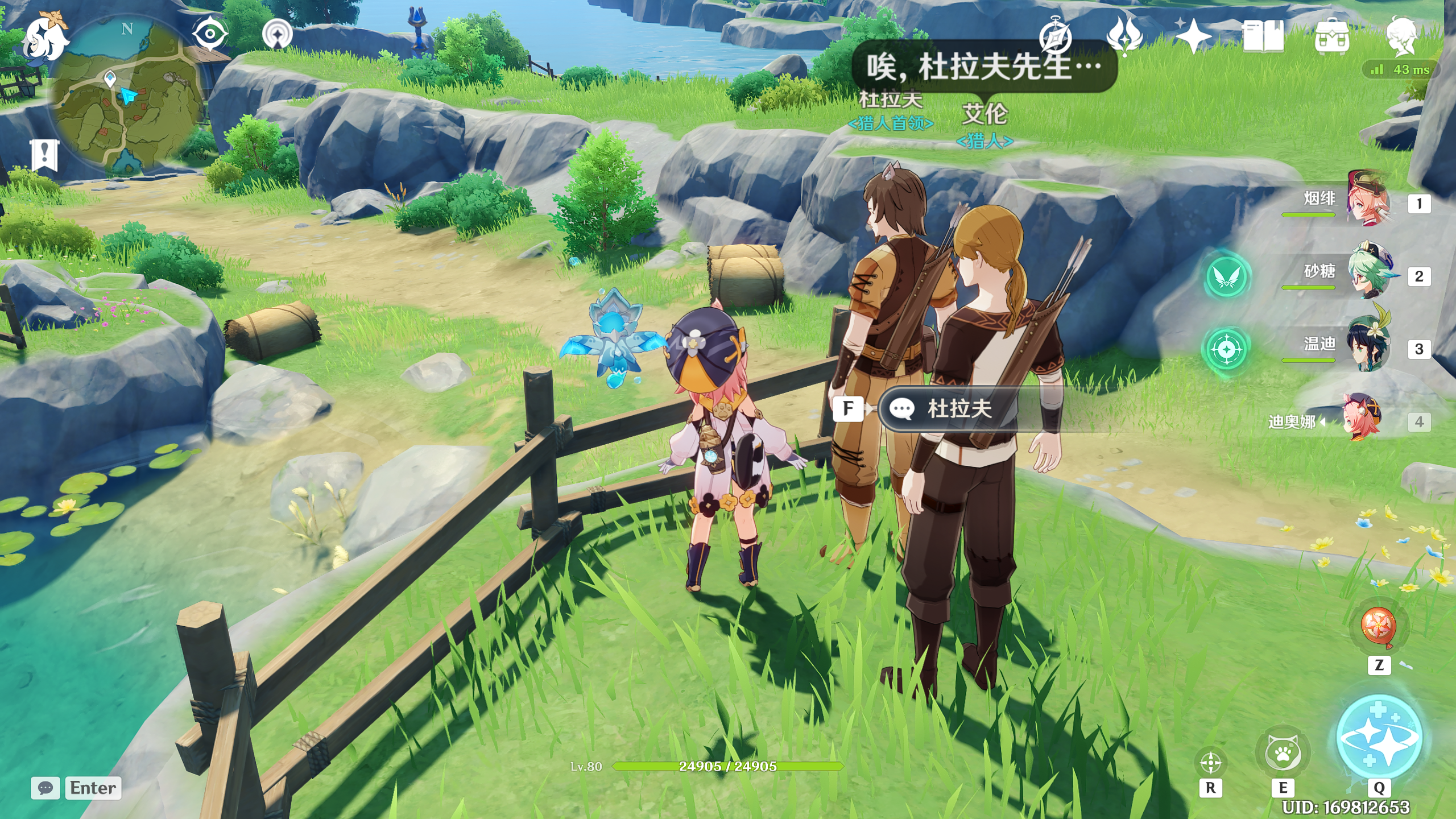The height and width of the screenshot is (819, 1456).
Task: Use the red gadget item icon
Action: [x=1379, y=626]
